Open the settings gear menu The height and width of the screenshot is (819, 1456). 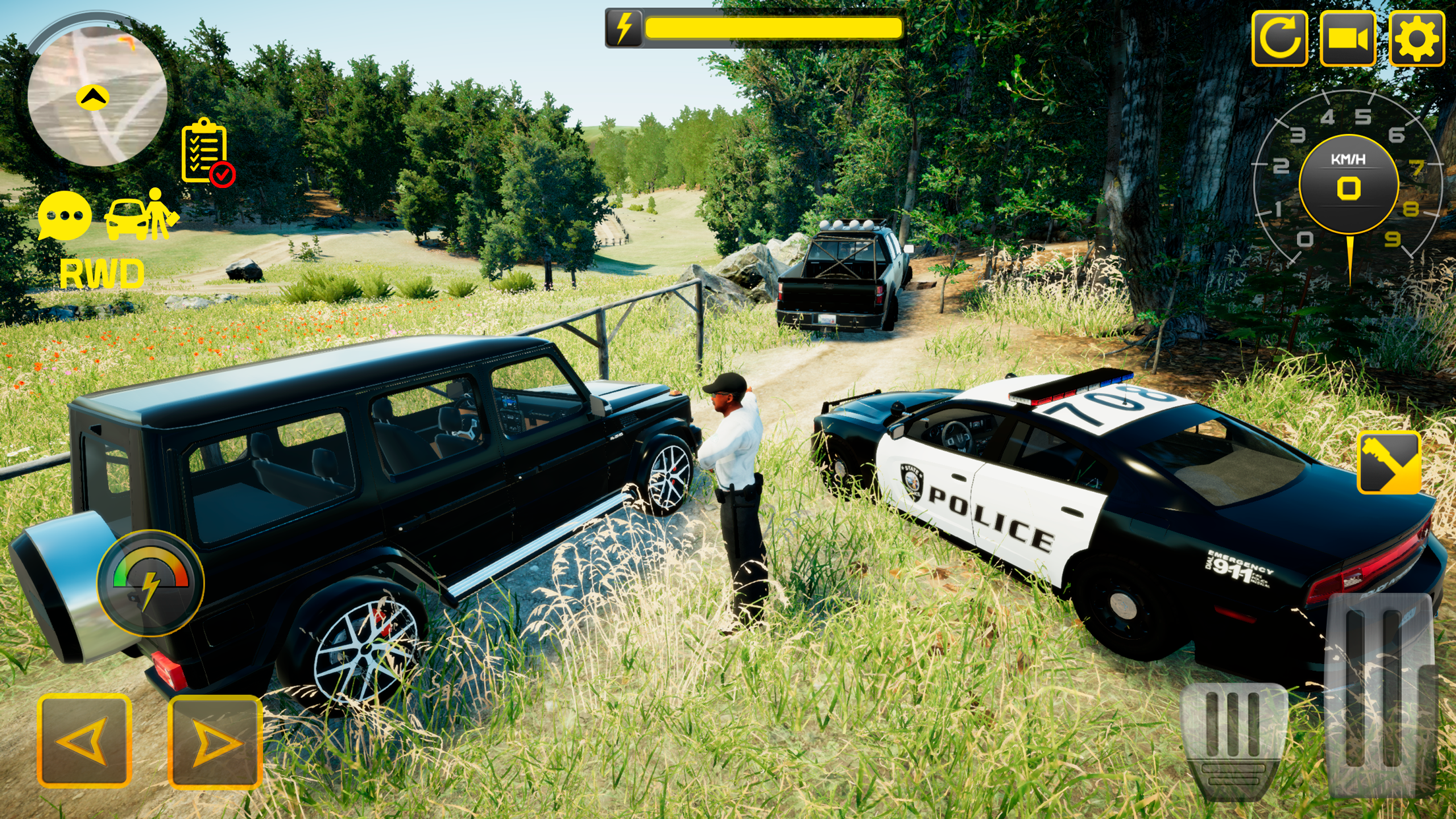pyautogui.click(x=1416, y=38)
